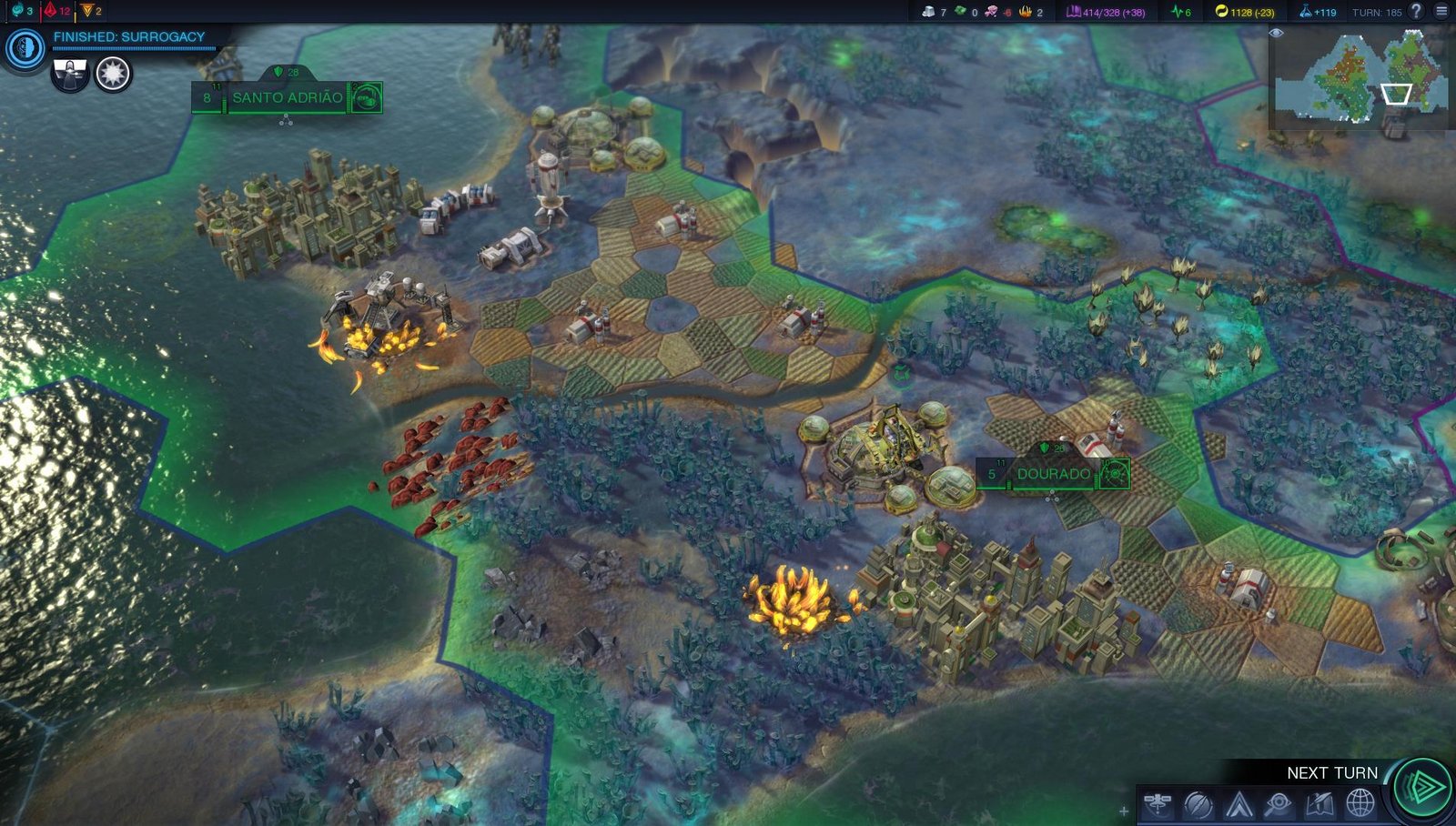Click the planet slash icon in bottom toolbar

point(1198,804)
